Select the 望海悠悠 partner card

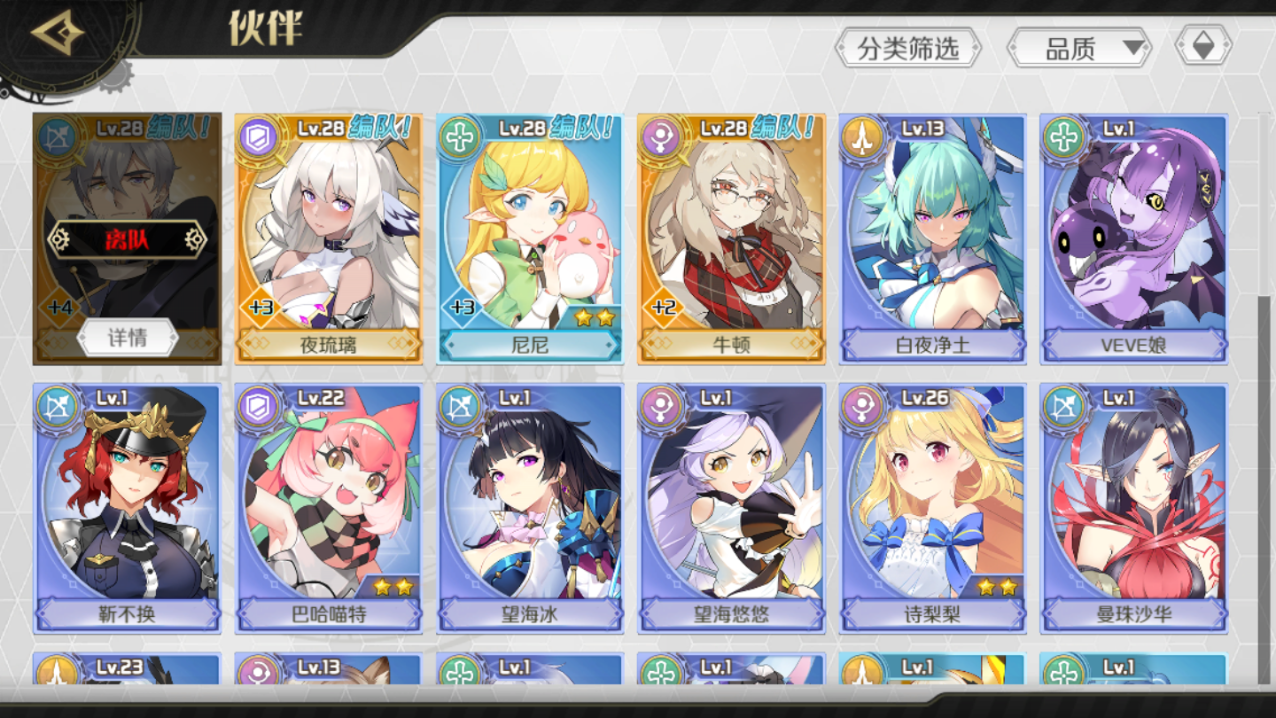(731, 507)
